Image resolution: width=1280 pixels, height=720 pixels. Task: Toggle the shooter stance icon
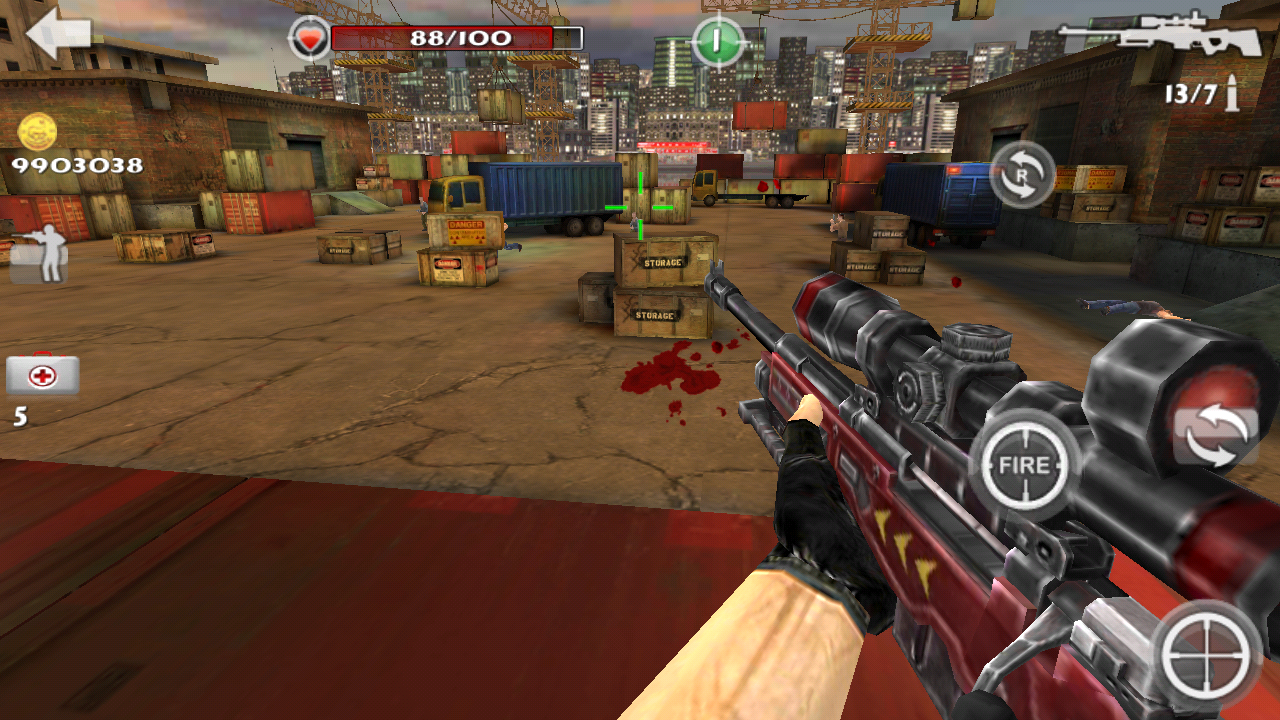40,251
